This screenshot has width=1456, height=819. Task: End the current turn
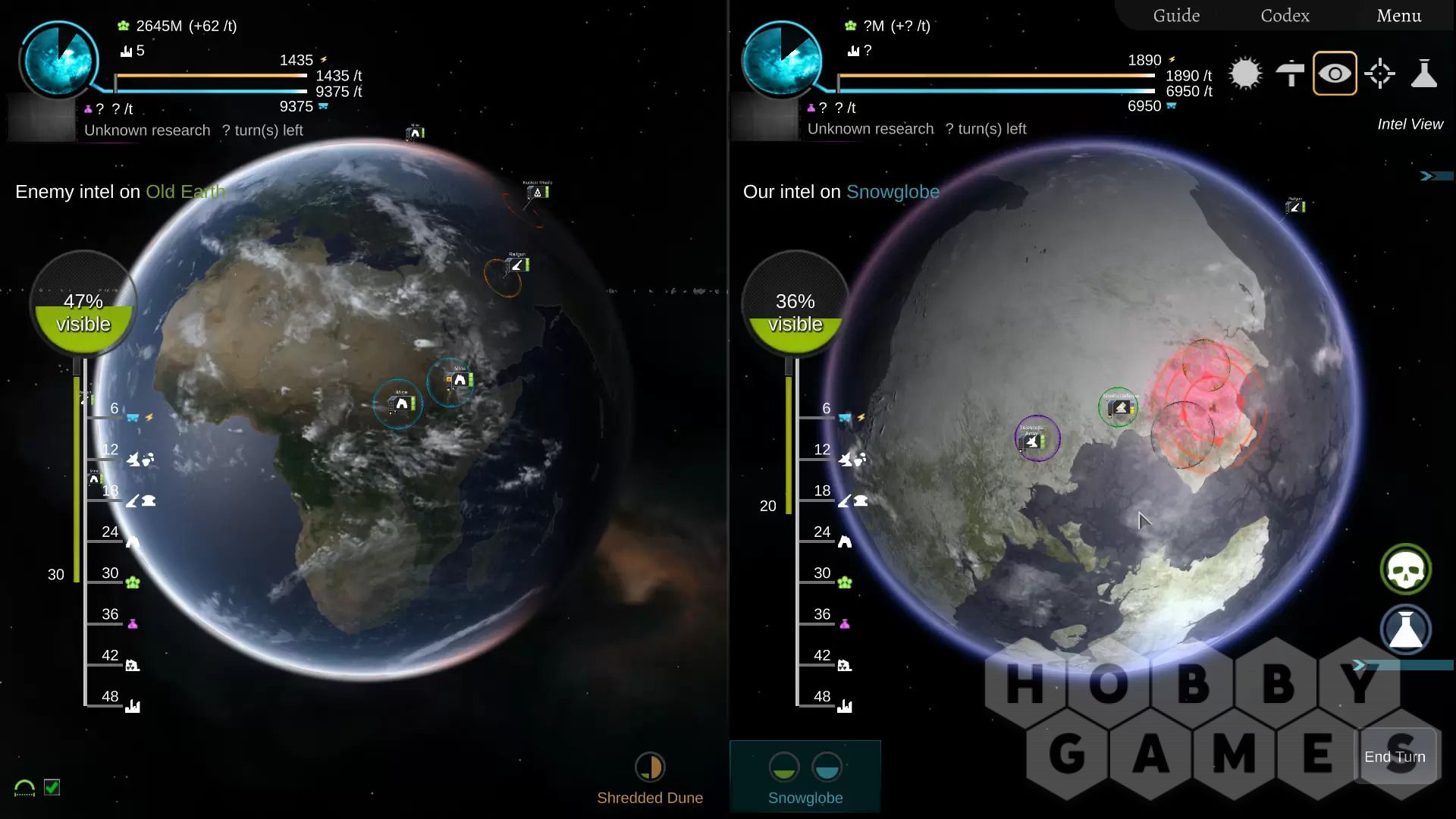[1395, 757]
